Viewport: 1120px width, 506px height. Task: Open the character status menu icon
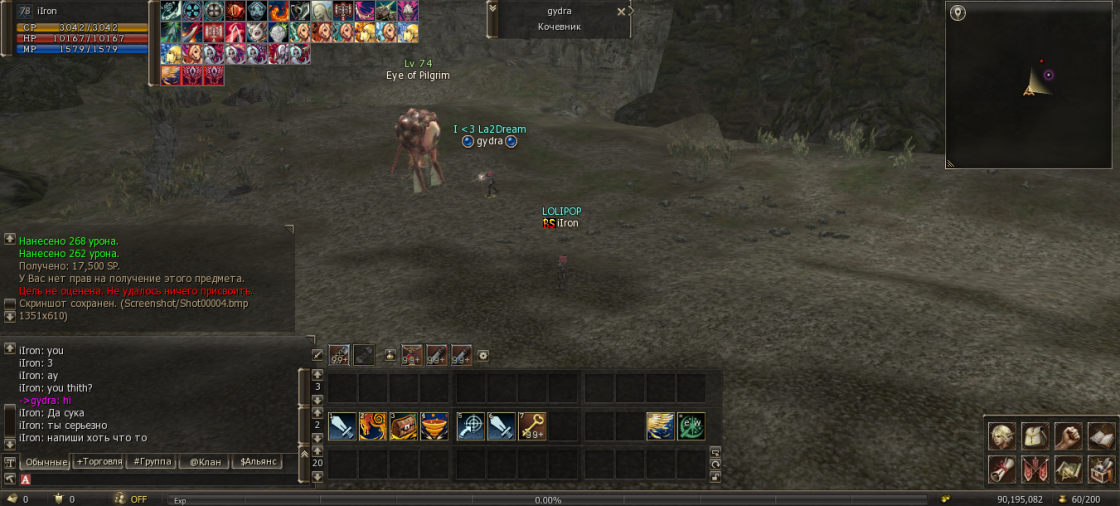(x=1000, y=436)
